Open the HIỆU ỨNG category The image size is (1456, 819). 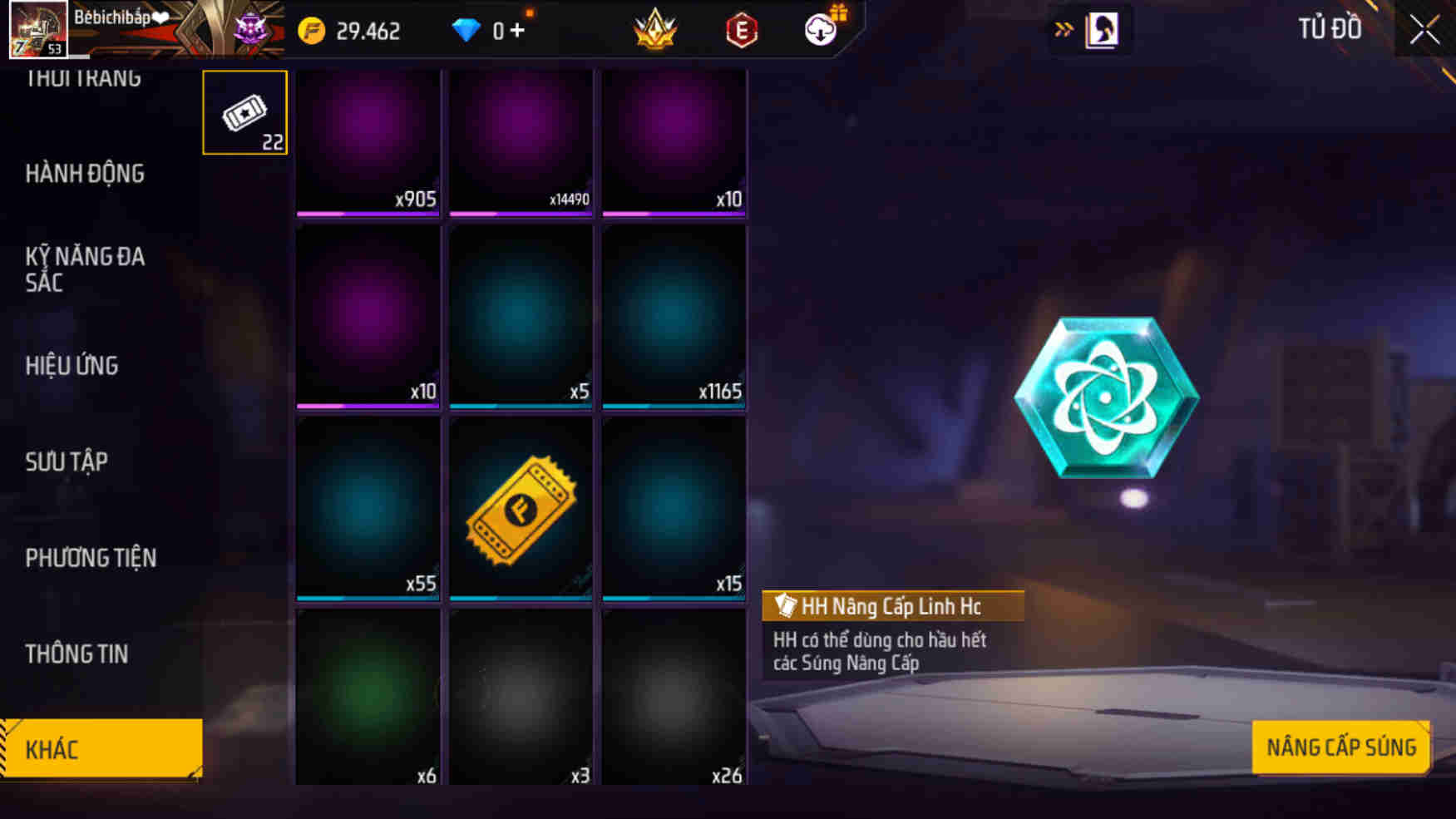click(72, 366)
